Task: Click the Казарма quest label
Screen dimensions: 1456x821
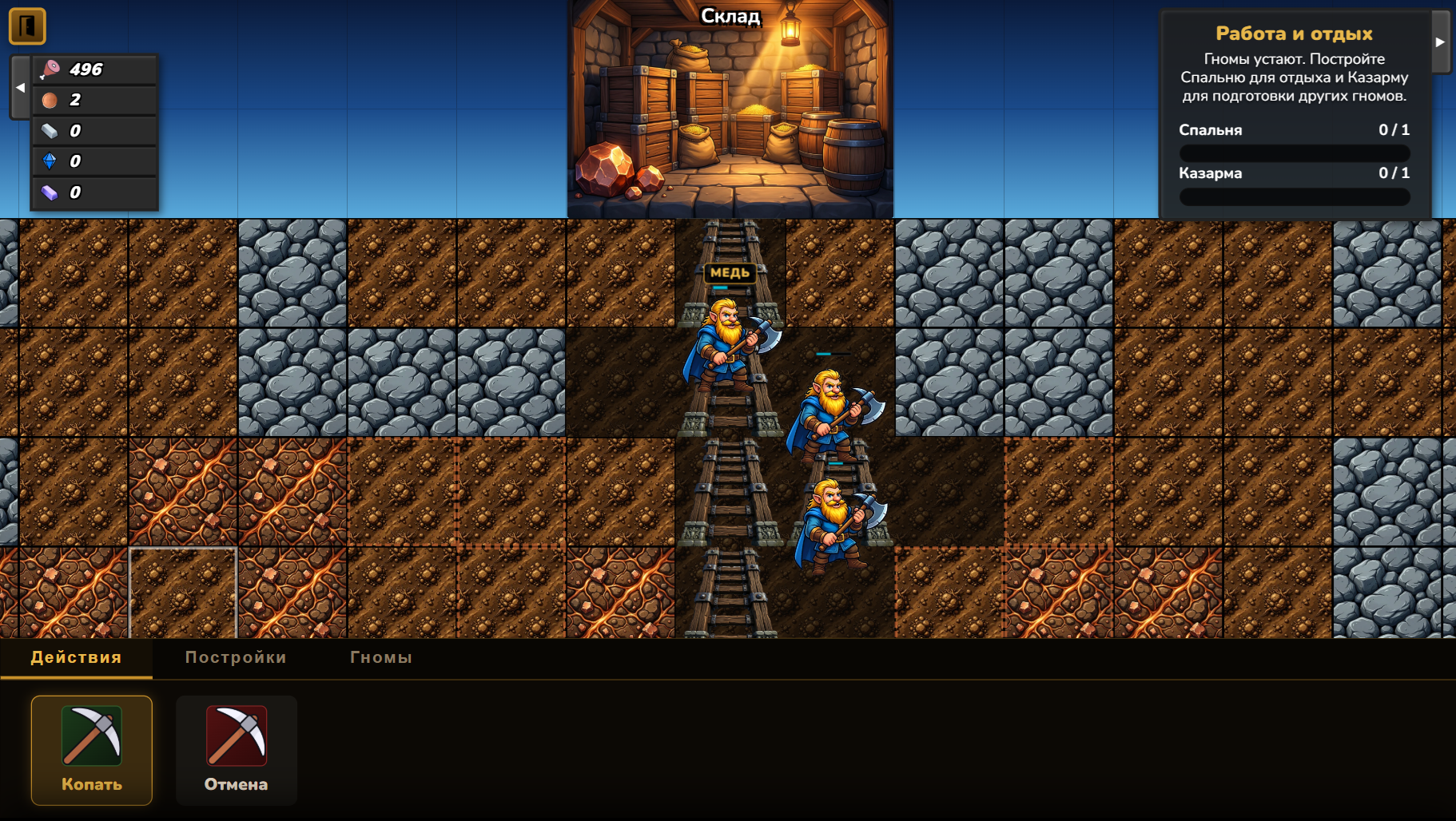Action: coord(1210,173)
